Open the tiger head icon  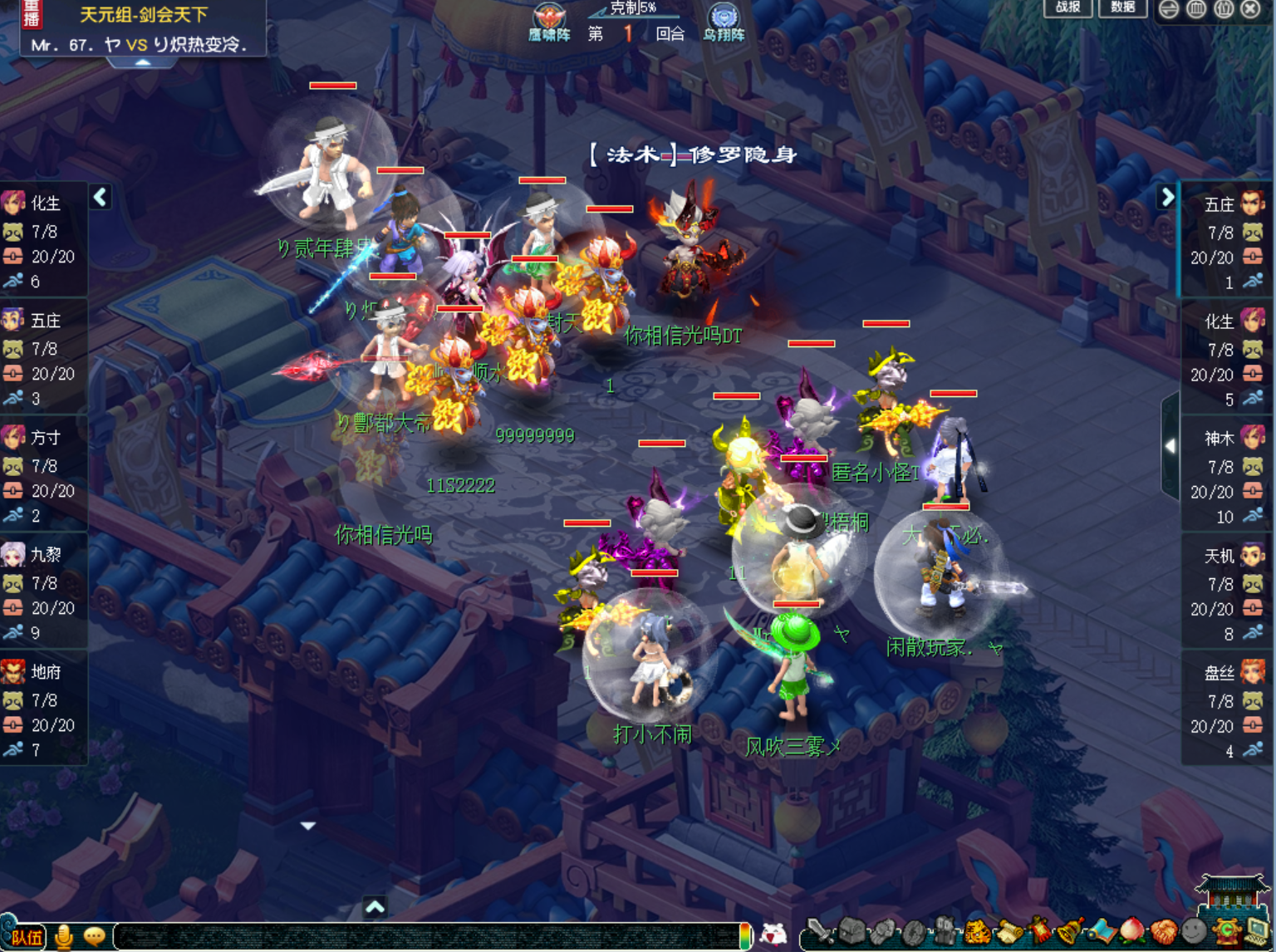point(977,932)
